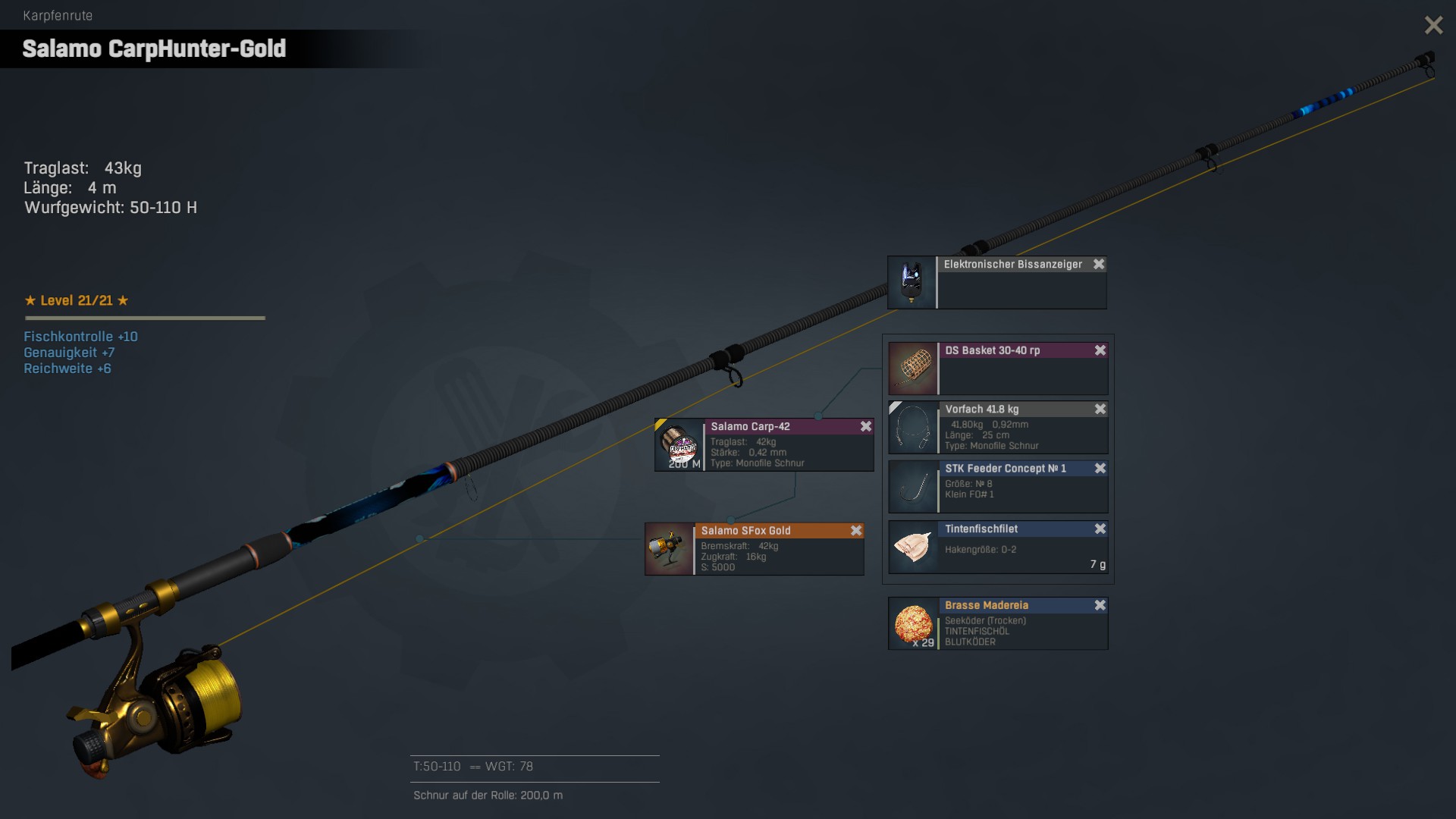This screenshot has height=819, width=1456.
Task: Close the rod setup screen
Action: click(1433, 26)
